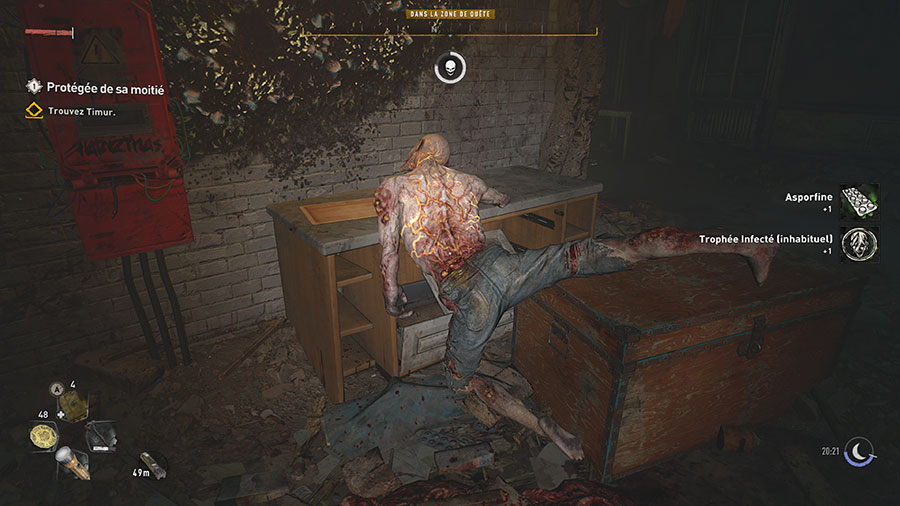Pick the crossbow weapon quick slot
Screen dimensions: 900x506
(x=102, y=436)
